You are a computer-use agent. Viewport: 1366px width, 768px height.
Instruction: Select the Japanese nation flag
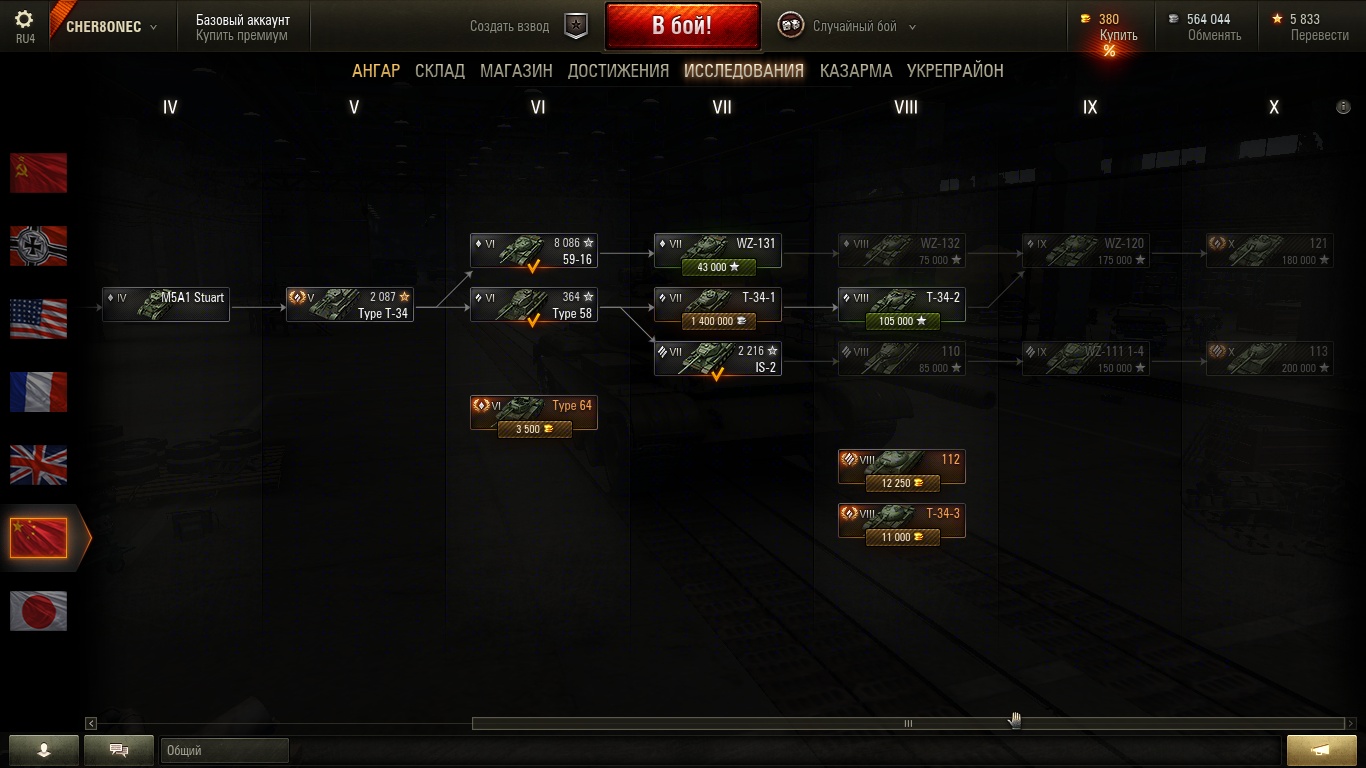[x=39, y=611]
